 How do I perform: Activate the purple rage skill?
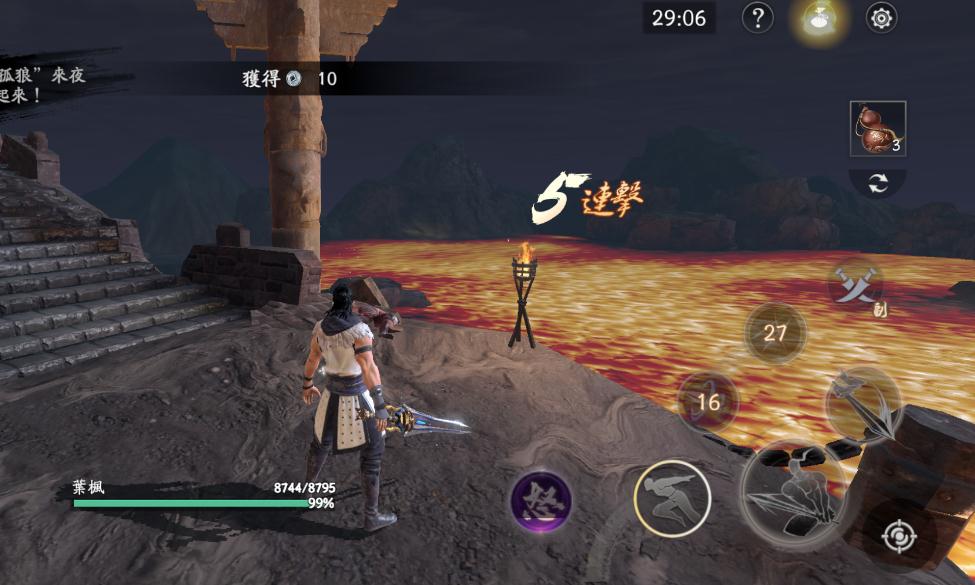(541, 500)
